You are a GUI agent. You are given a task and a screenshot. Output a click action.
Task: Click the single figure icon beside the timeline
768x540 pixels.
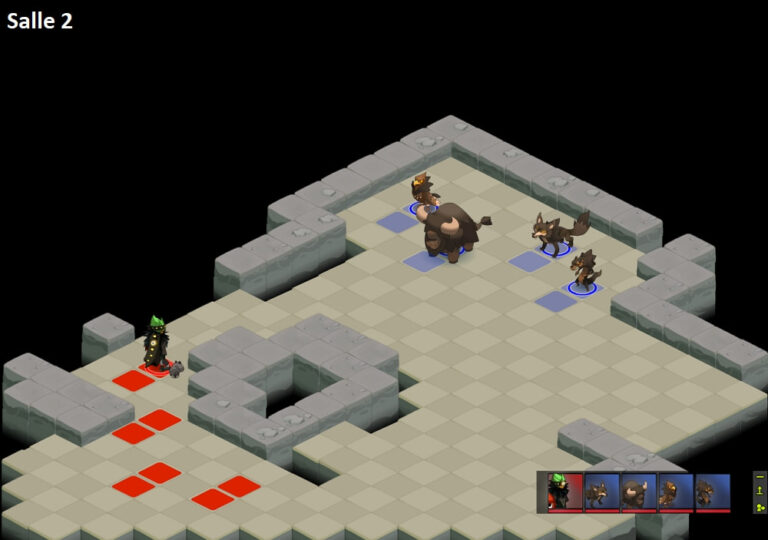click(x=760, y=491)
